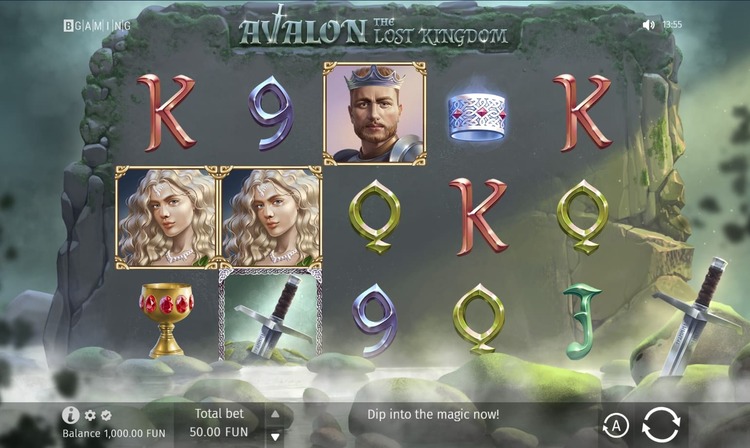Image resolution: width=750 pixels, height=448 pixels.
Task: Open settings via the gear icon
Action: coord(90,415)
